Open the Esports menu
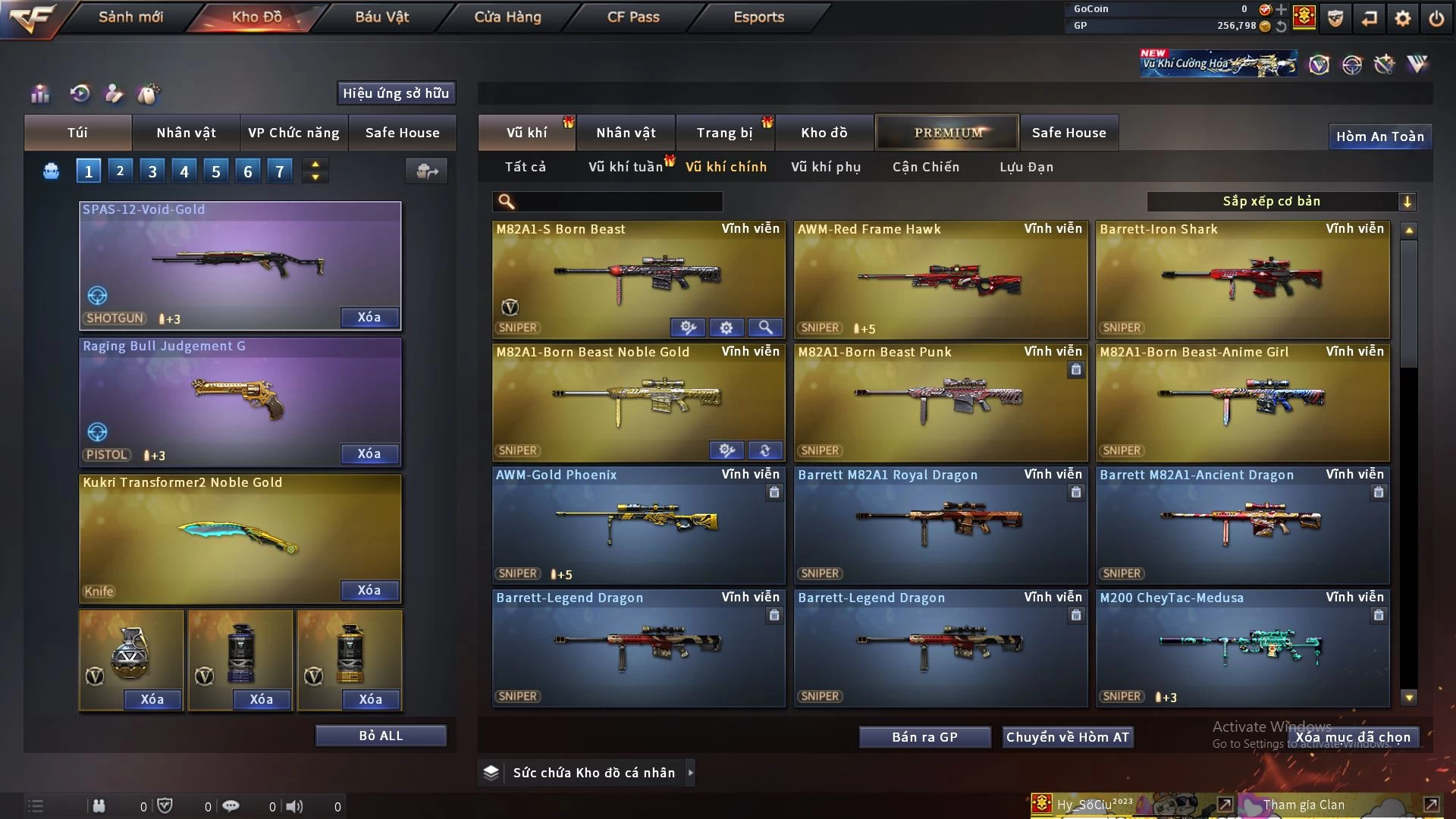Viewport: 1456px width, 819px height. pos(758,17)
